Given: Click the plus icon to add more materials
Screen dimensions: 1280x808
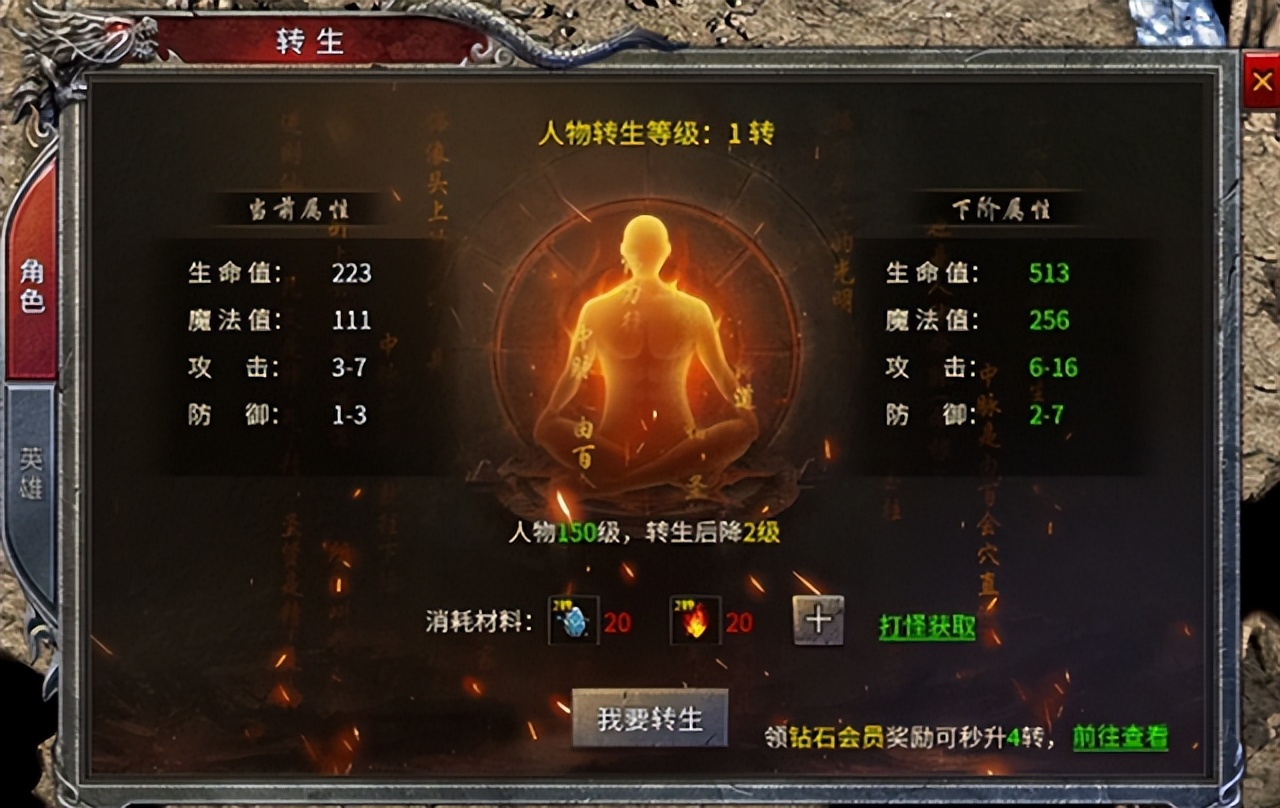Looking at the screenshot, I should click(x=817, y=622).
